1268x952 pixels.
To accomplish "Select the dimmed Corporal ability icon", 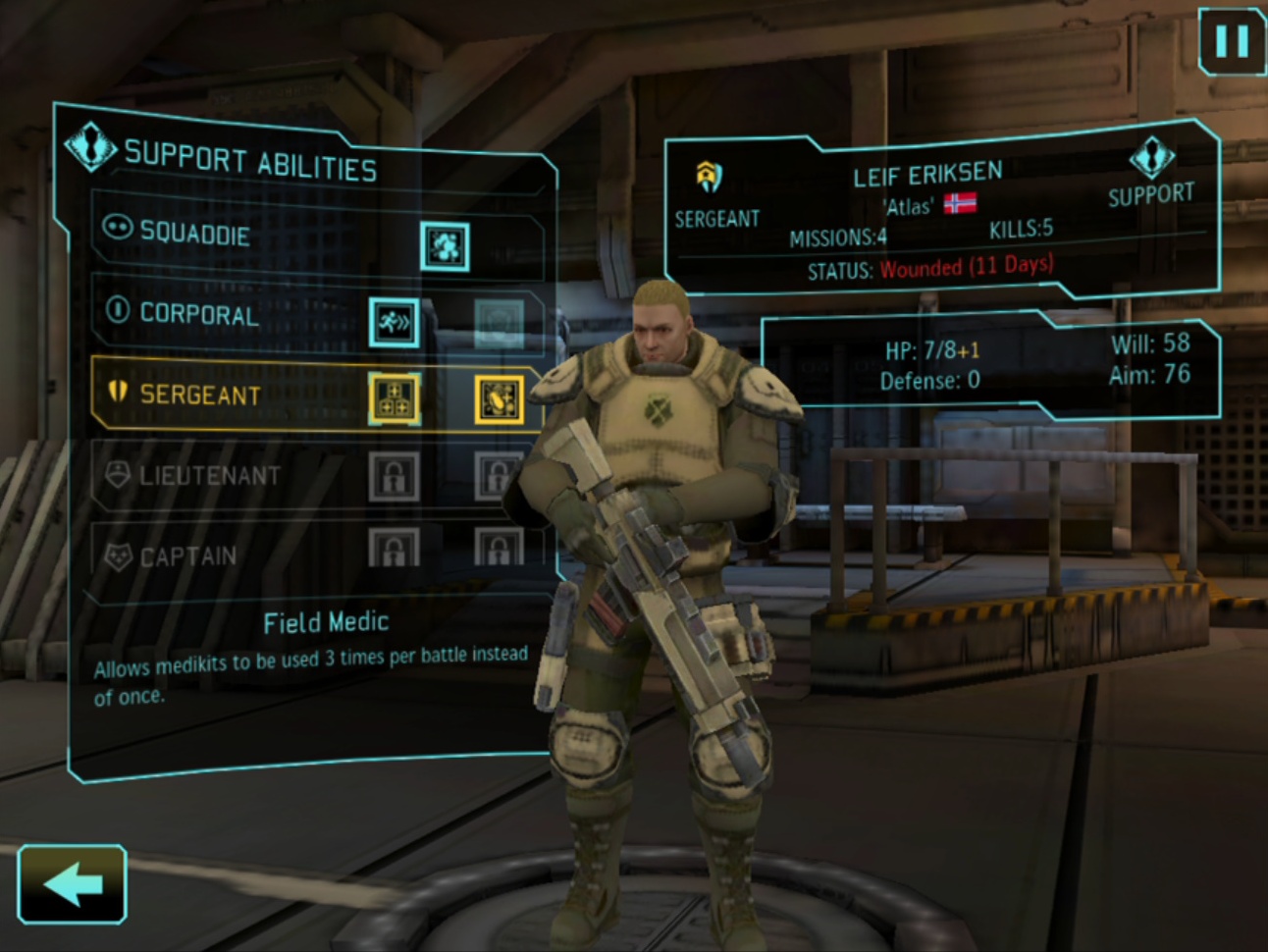I will (499, 323).
